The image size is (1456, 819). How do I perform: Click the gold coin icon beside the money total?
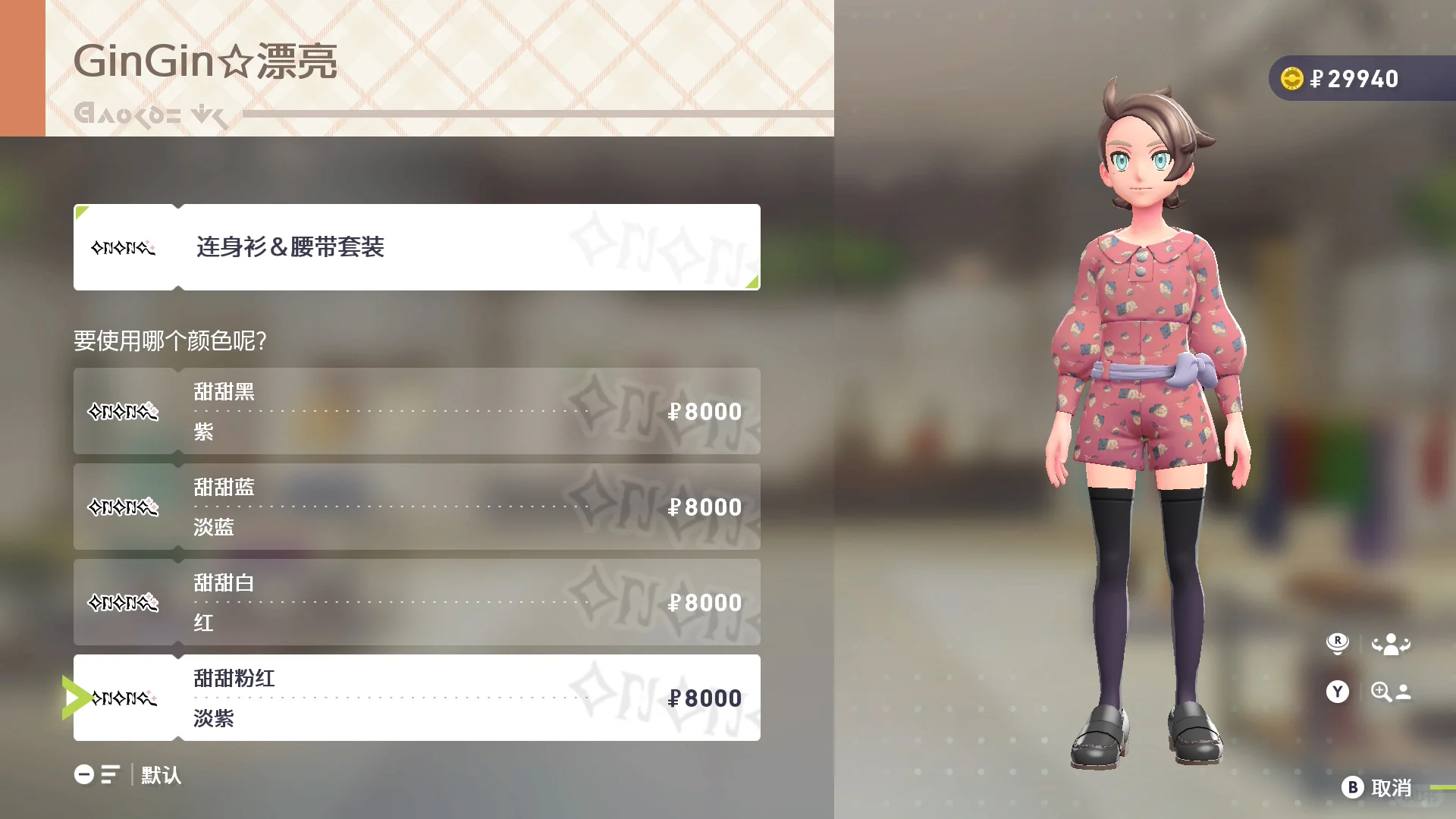(x=1291, y=78)
